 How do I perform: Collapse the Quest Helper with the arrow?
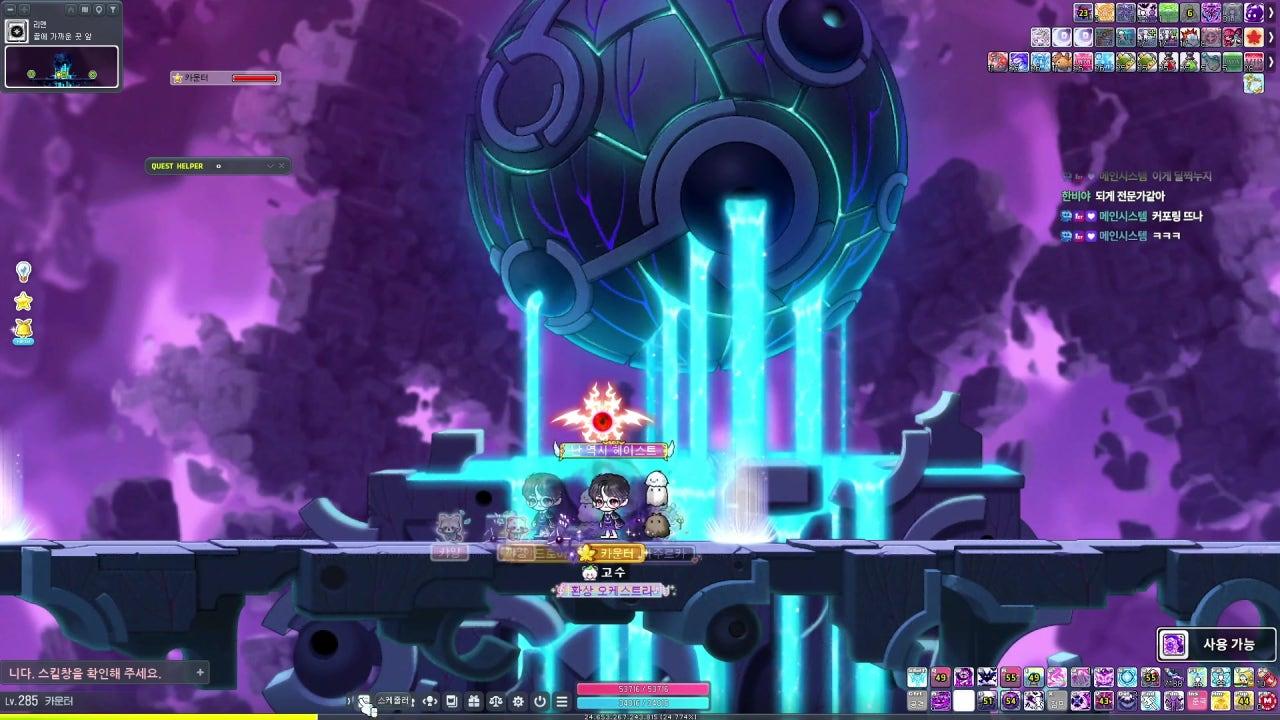[x=270, y=166]
